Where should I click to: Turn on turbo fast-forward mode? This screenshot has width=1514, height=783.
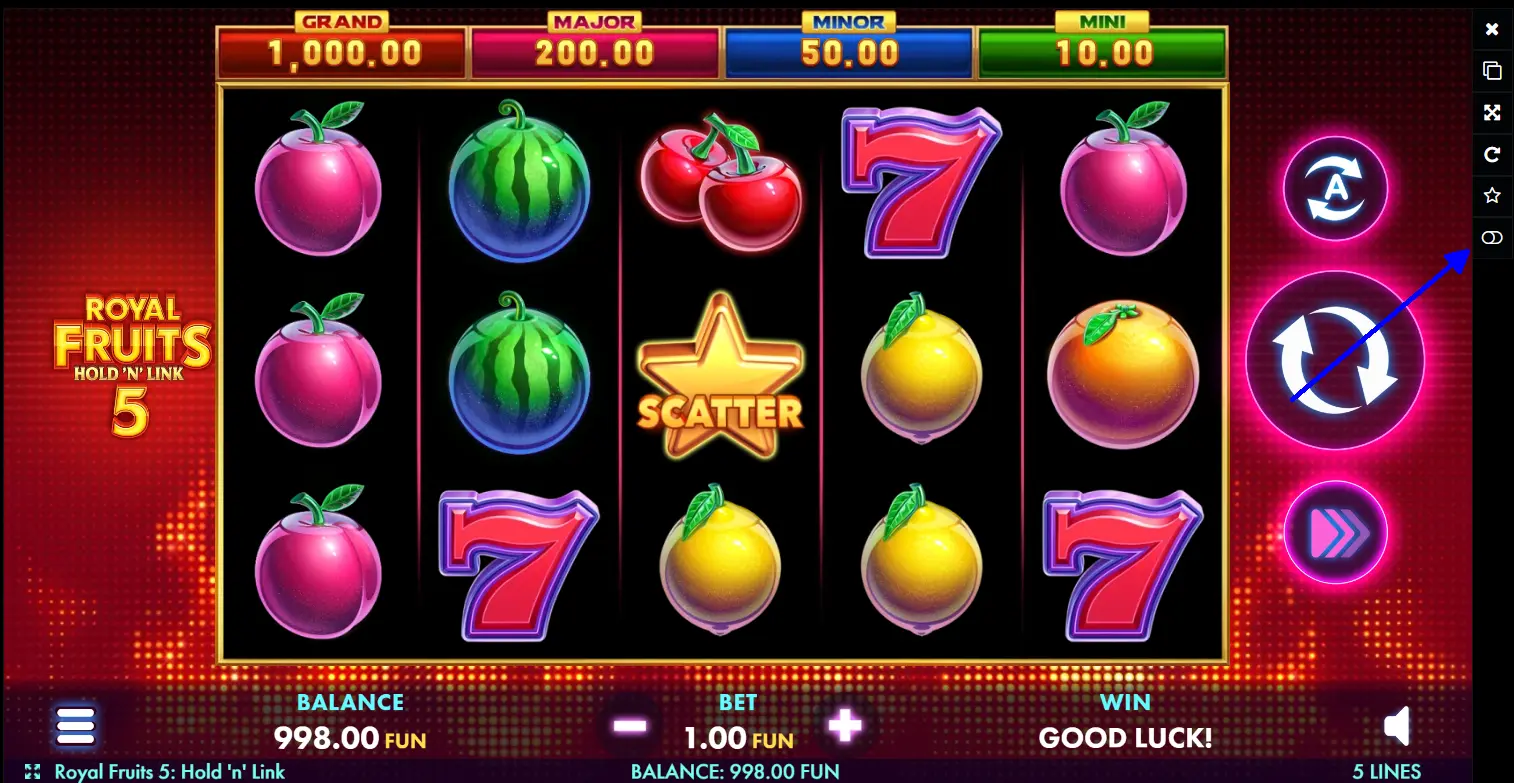(x=1335, y=532)
